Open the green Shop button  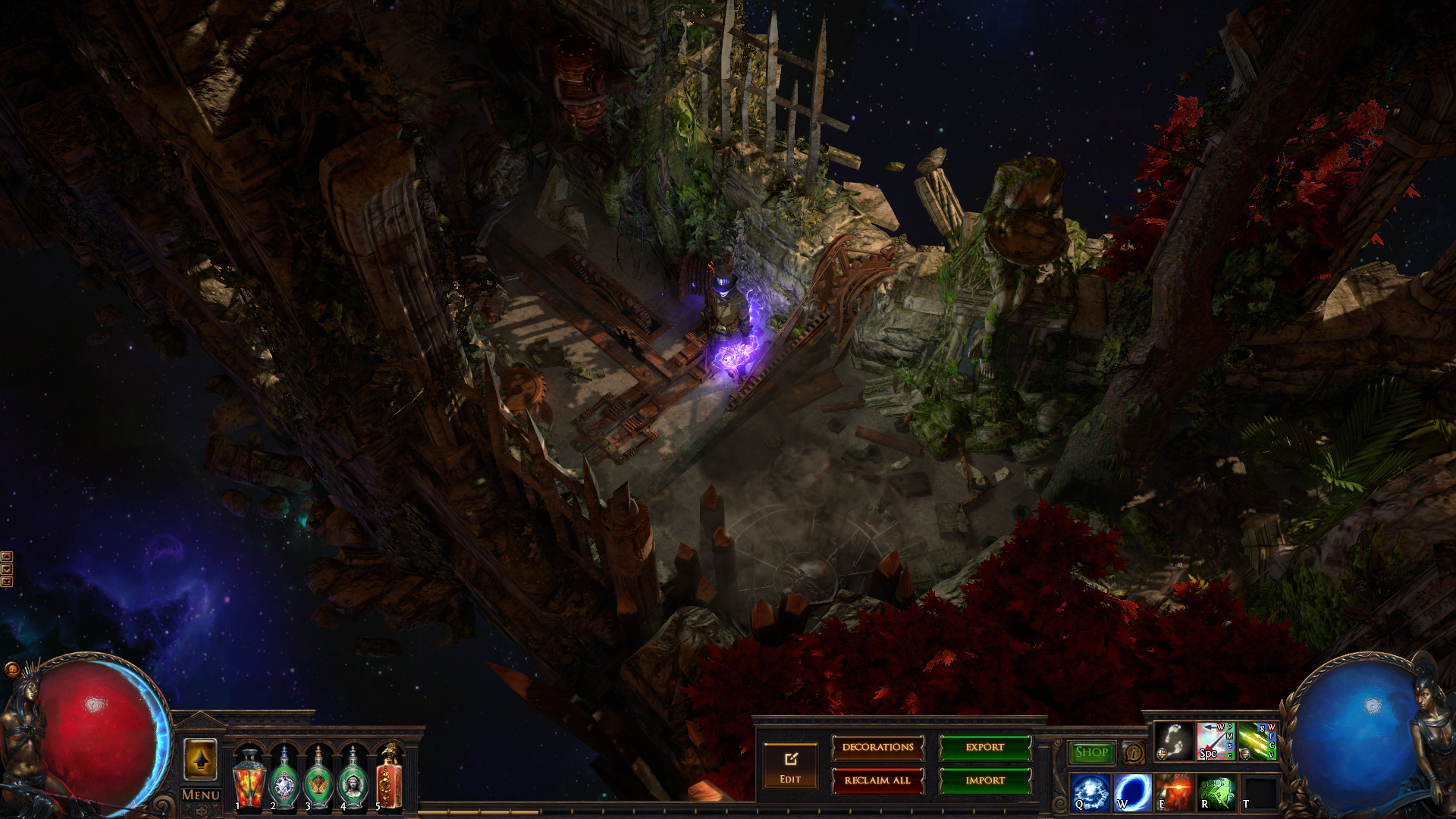pyautogui.click(x=1091, y=752)
